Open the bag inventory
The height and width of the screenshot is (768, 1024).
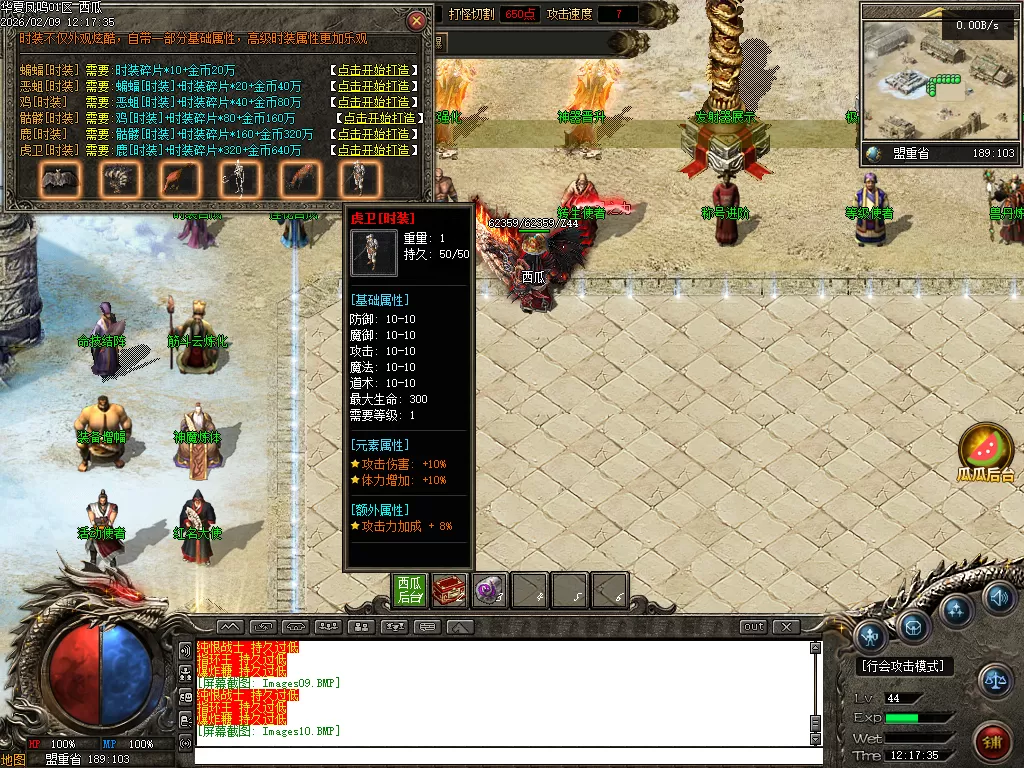click(x=914, y=626)
